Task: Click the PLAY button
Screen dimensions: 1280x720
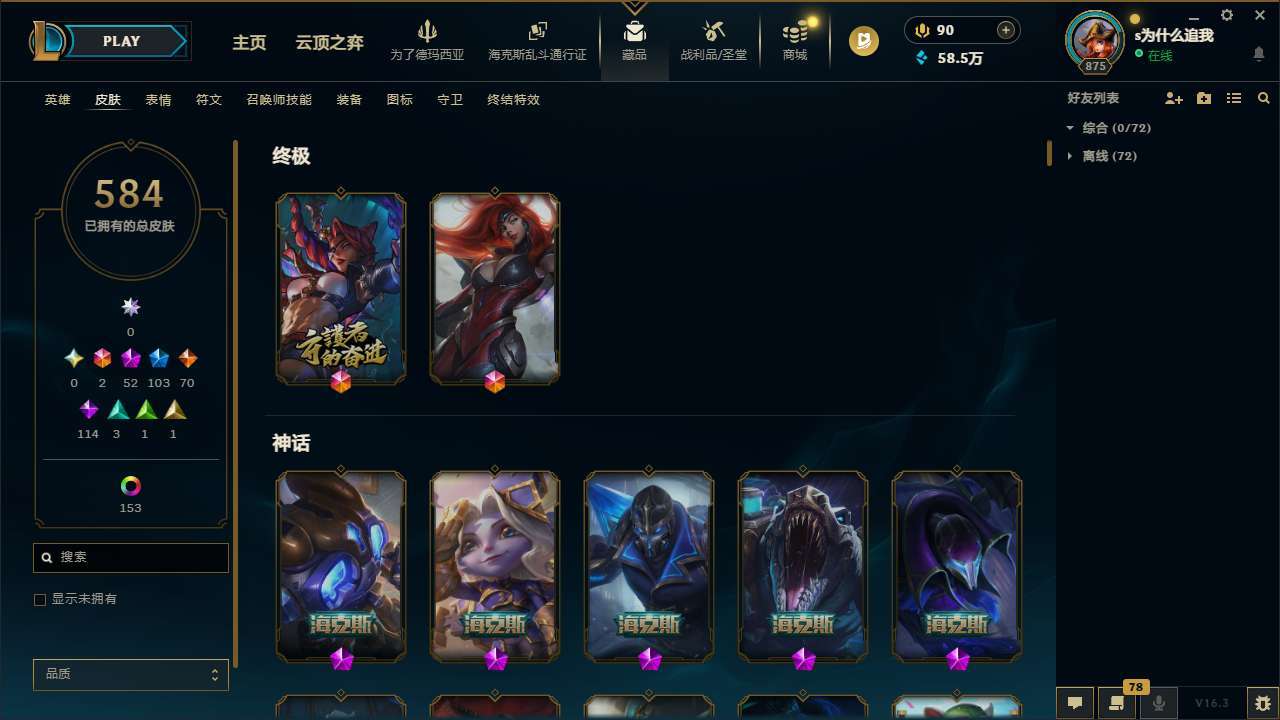Action: (120, 41)
